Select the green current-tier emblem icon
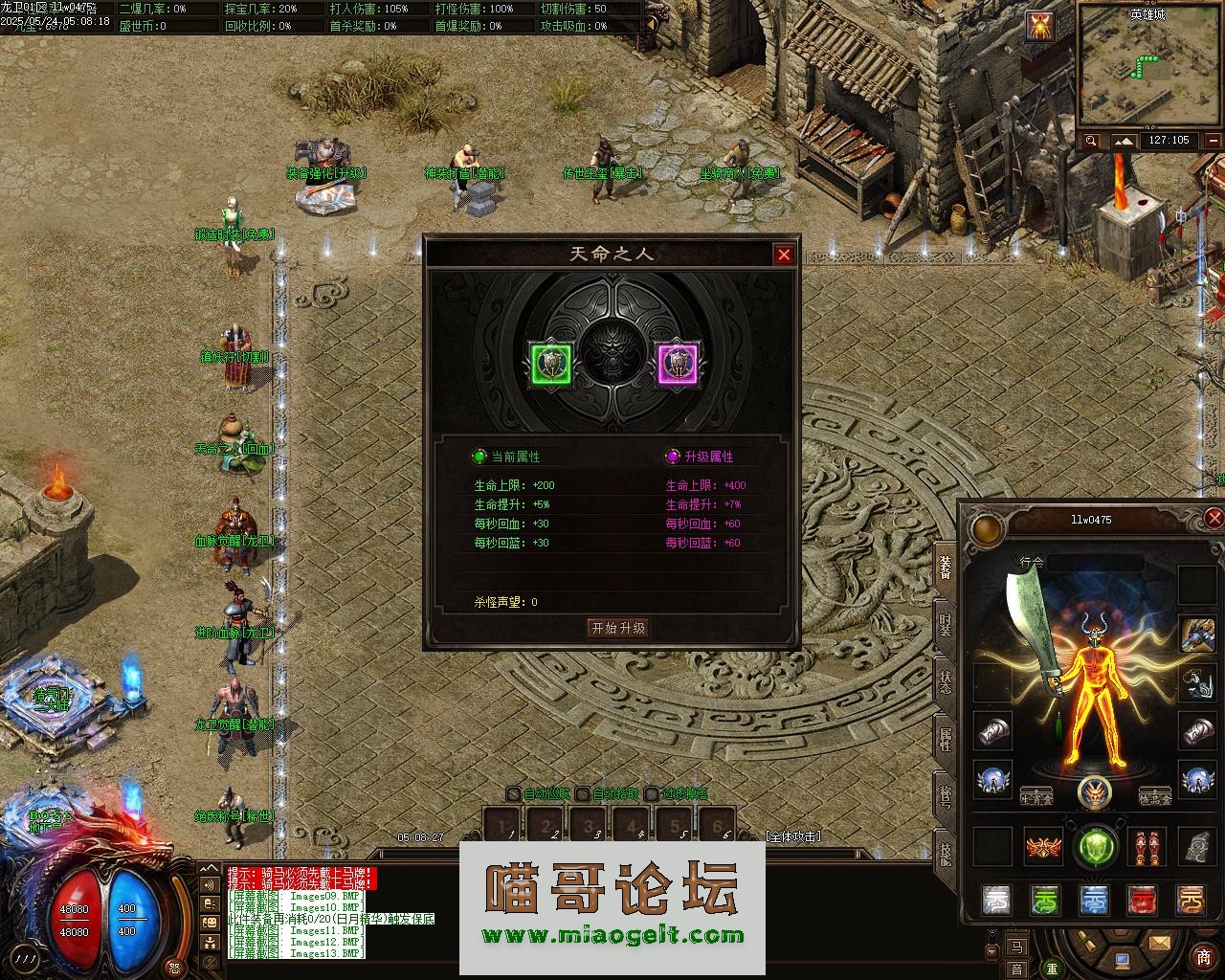This screenshot has height=980, width=1225. pos(550,364)
